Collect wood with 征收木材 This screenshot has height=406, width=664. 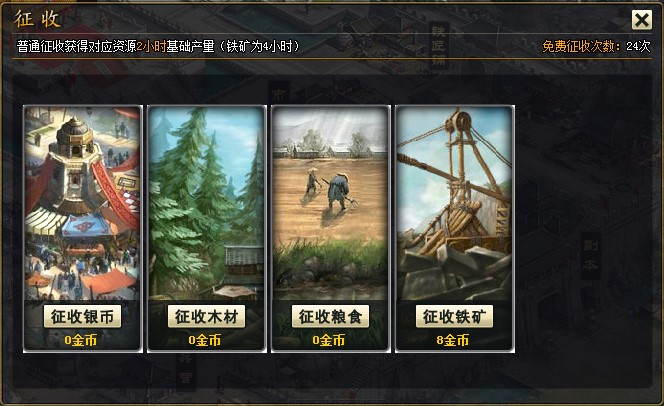click(206, 317)
